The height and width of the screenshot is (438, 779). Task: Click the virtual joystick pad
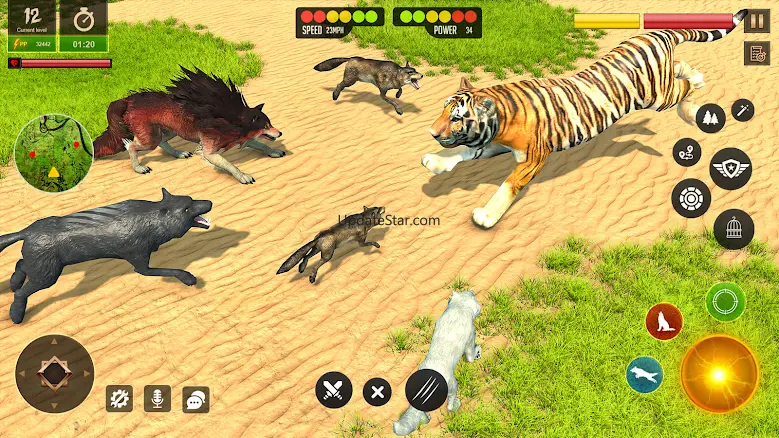[55, 374]
